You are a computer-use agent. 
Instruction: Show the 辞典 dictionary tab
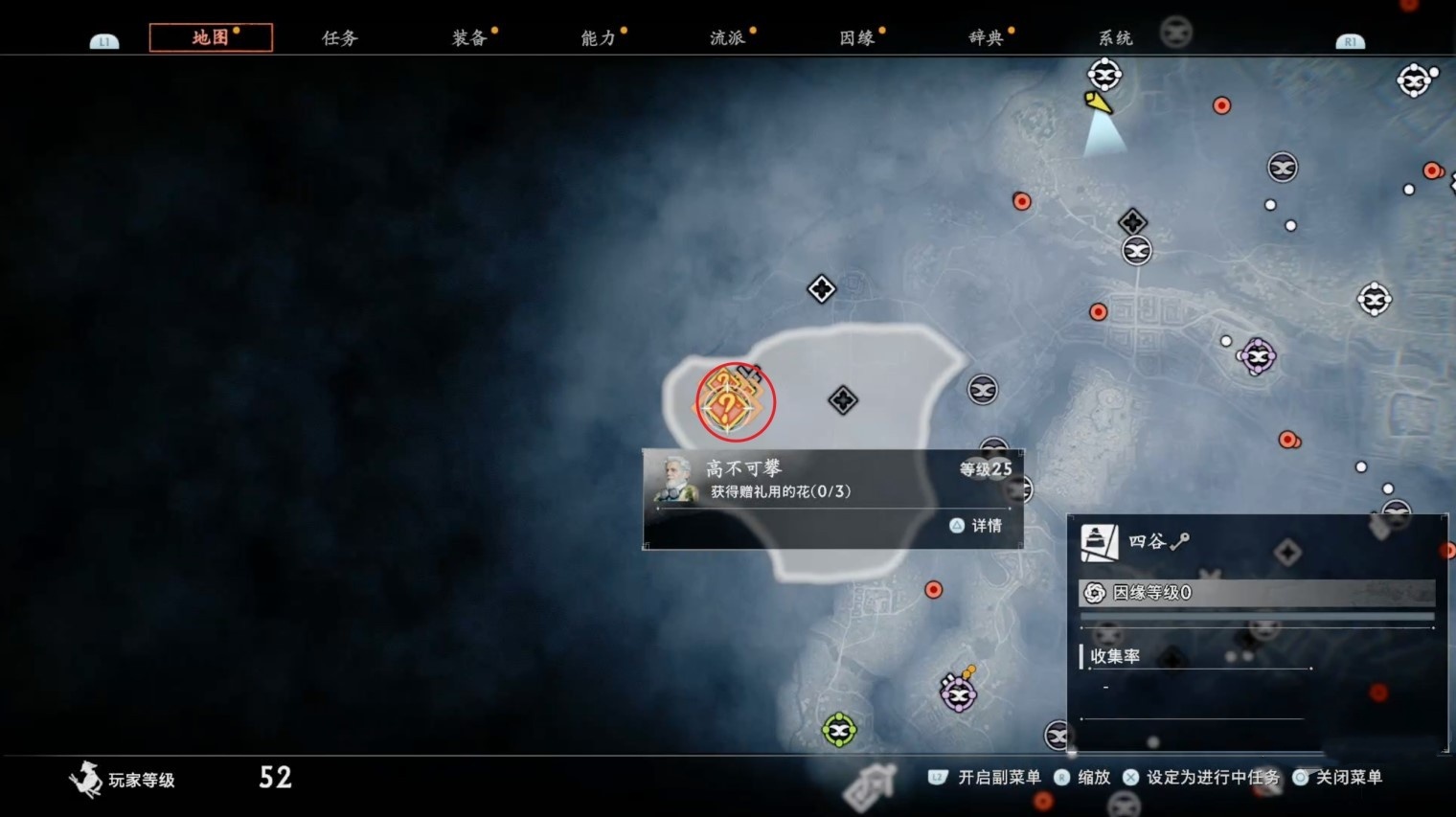pyautogui.click(x=987, y=38)
